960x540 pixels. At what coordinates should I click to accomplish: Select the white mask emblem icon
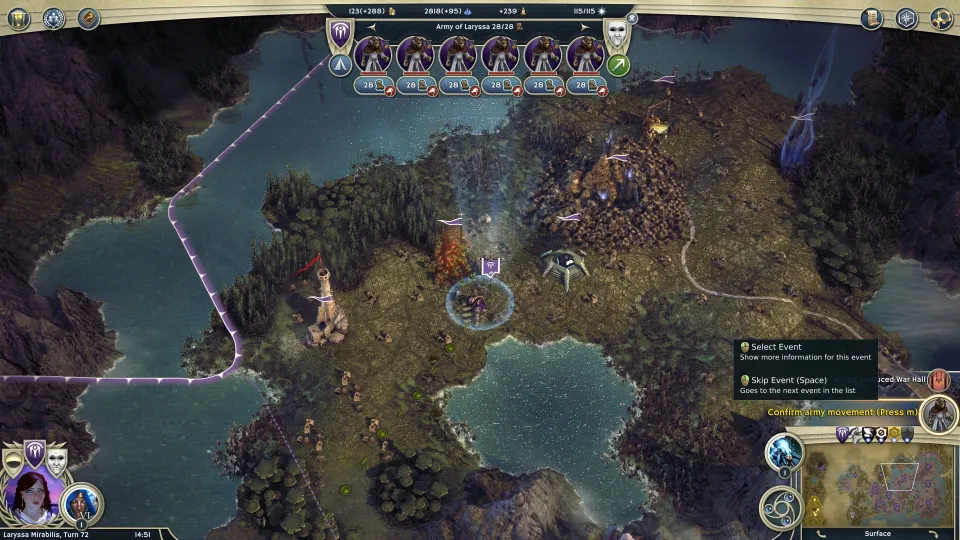coord(618,36)
